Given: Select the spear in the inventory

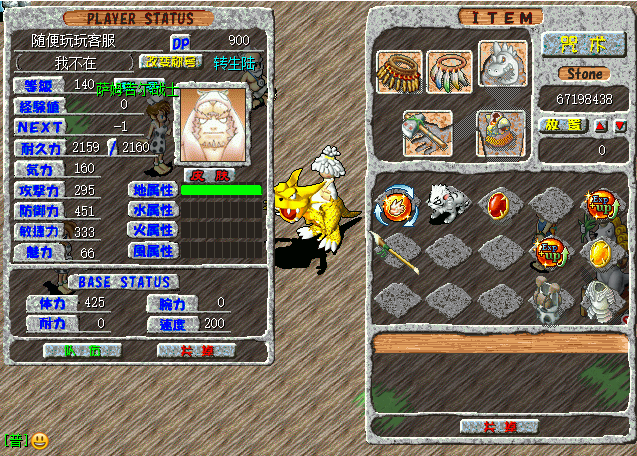Looking at the screenshot, I should [x=393, y=252].
